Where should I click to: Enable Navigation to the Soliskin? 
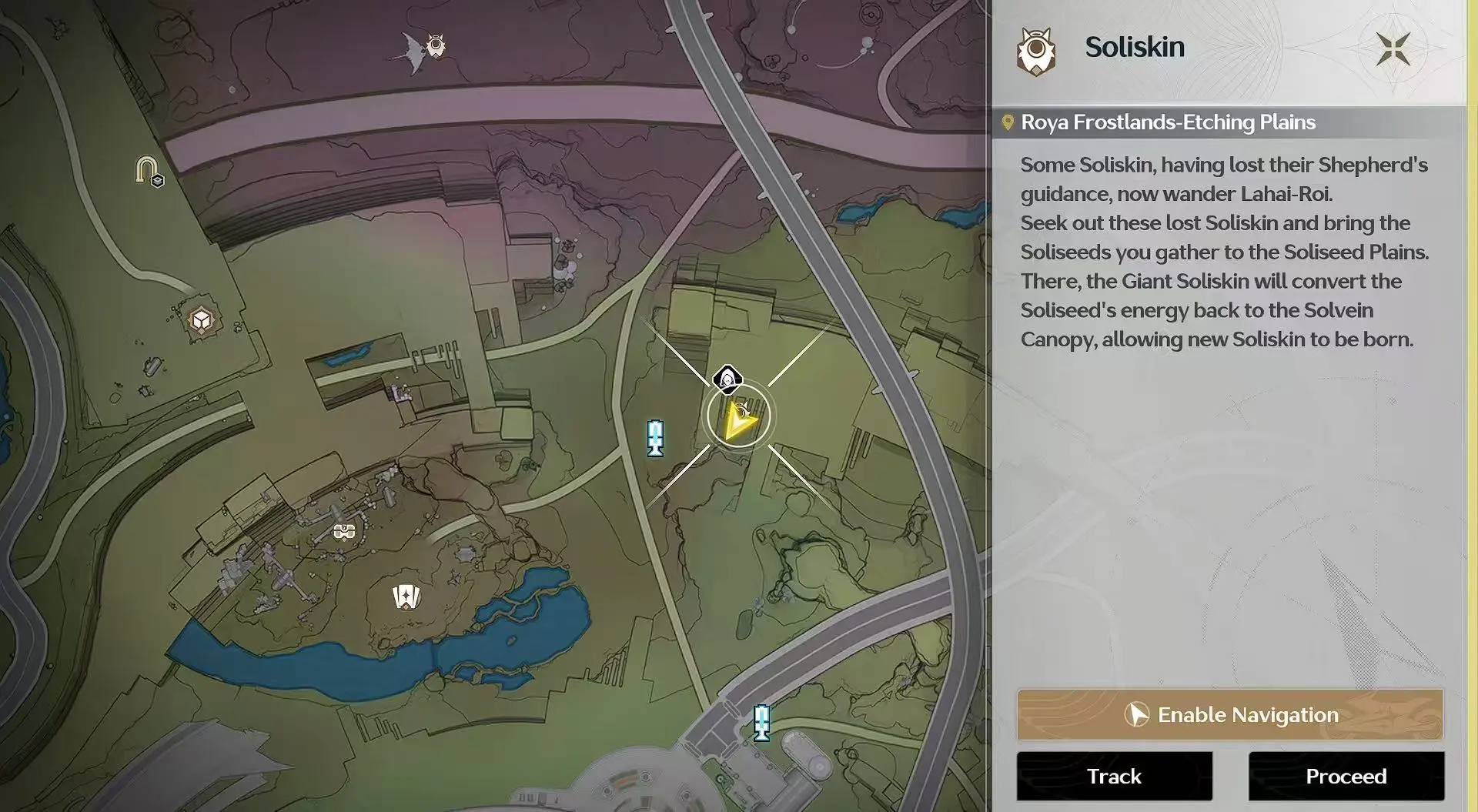click(1229, 715)
